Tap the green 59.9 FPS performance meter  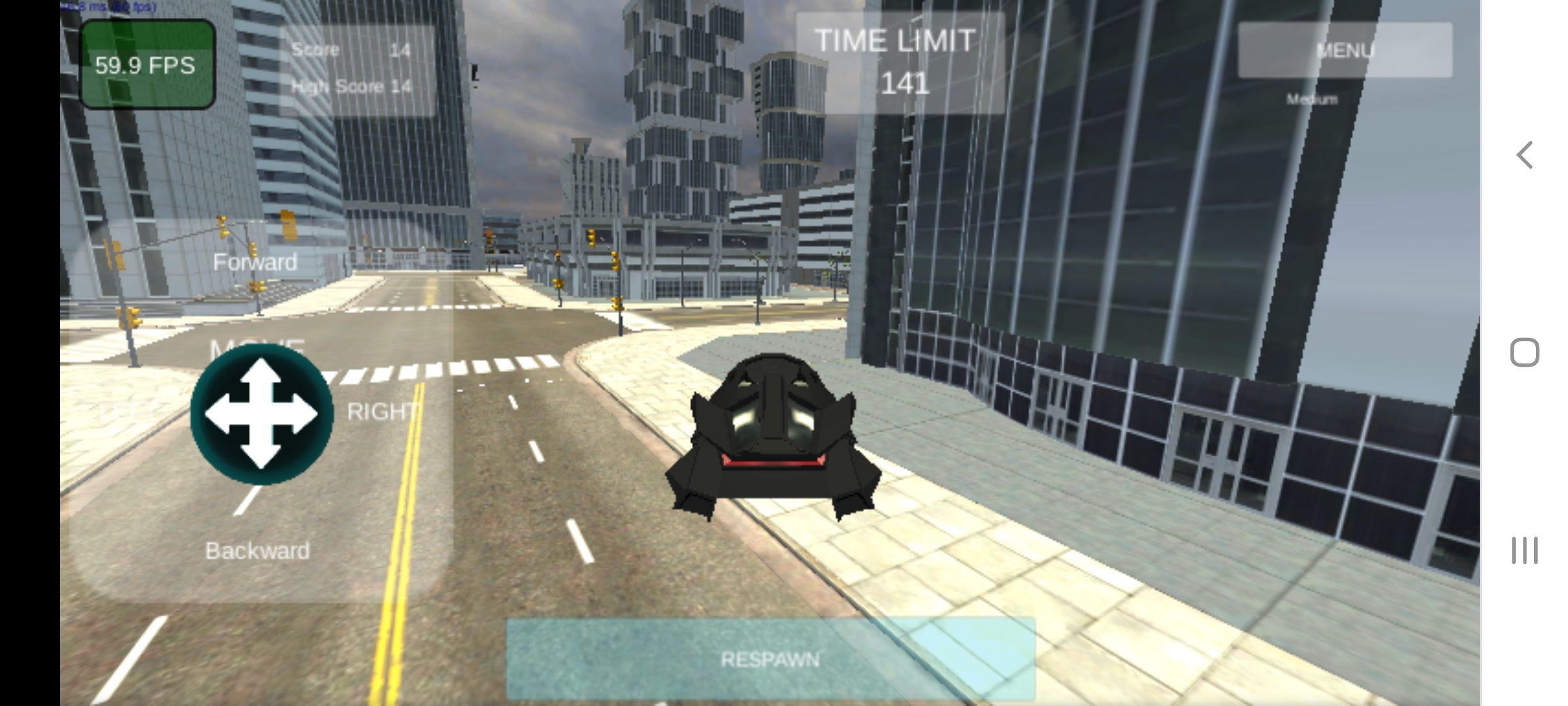click(x=146, y=65)
